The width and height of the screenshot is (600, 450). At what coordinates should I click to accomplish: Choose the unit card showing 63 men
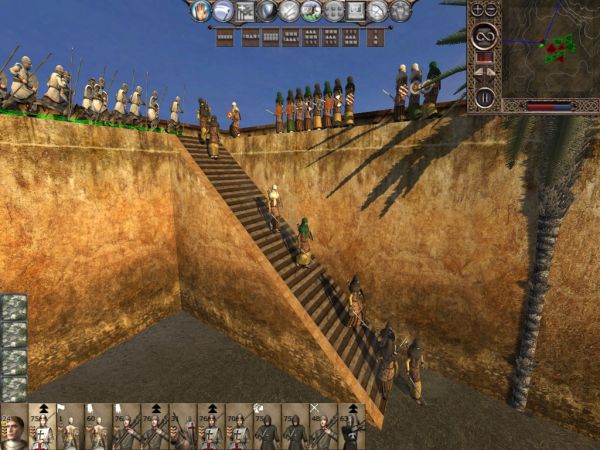350,428
